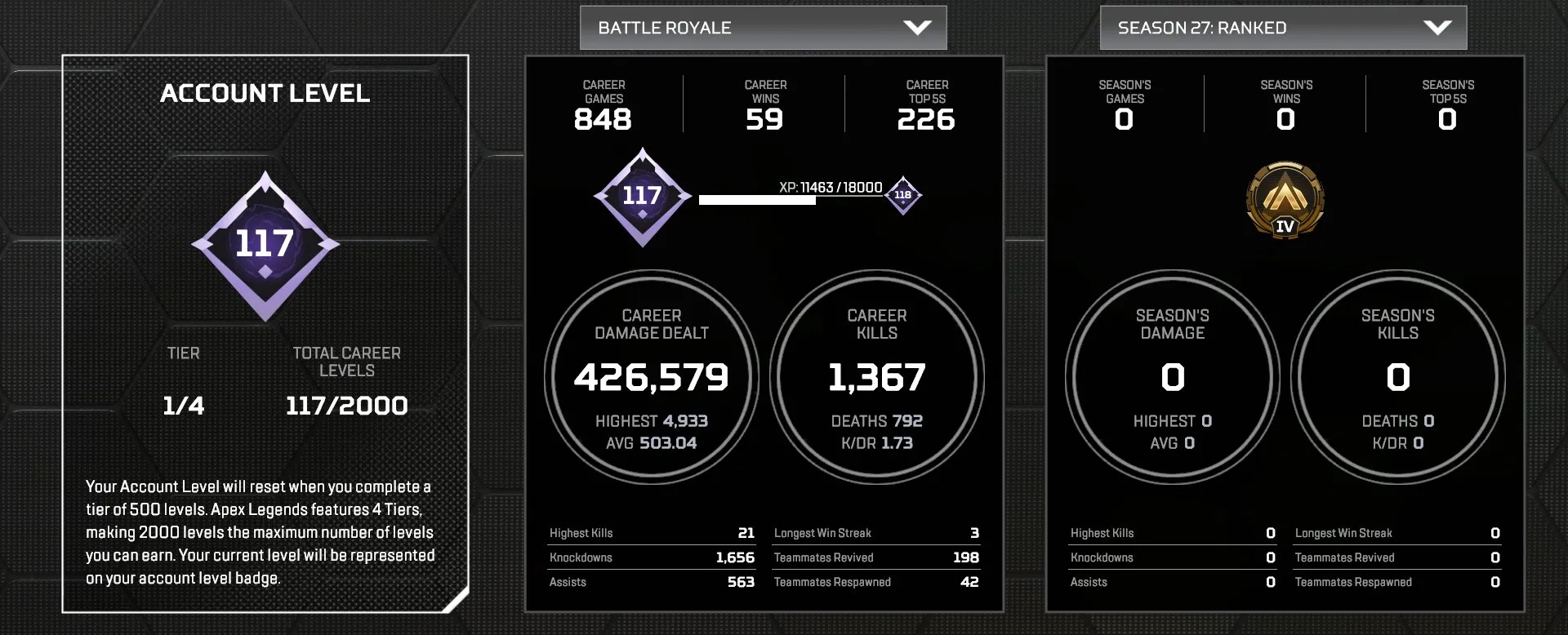This screenshot has height=635, width=1568.
Task: Open the Career Damage Dealt circle
Action: click(x=651, y=377)
